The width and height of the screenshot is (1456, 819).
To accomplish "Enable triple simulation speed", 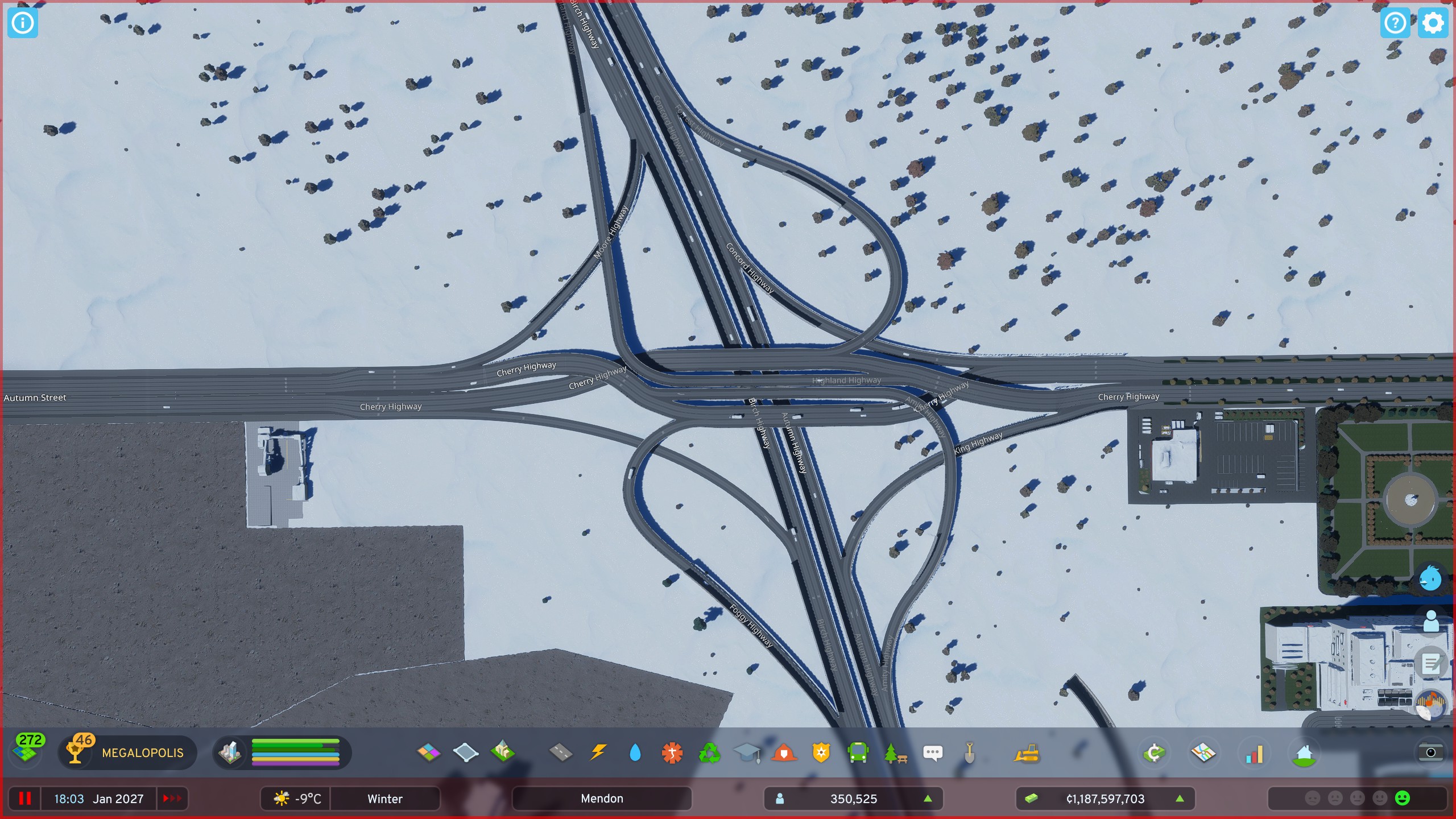I will (x=172, y=799).
